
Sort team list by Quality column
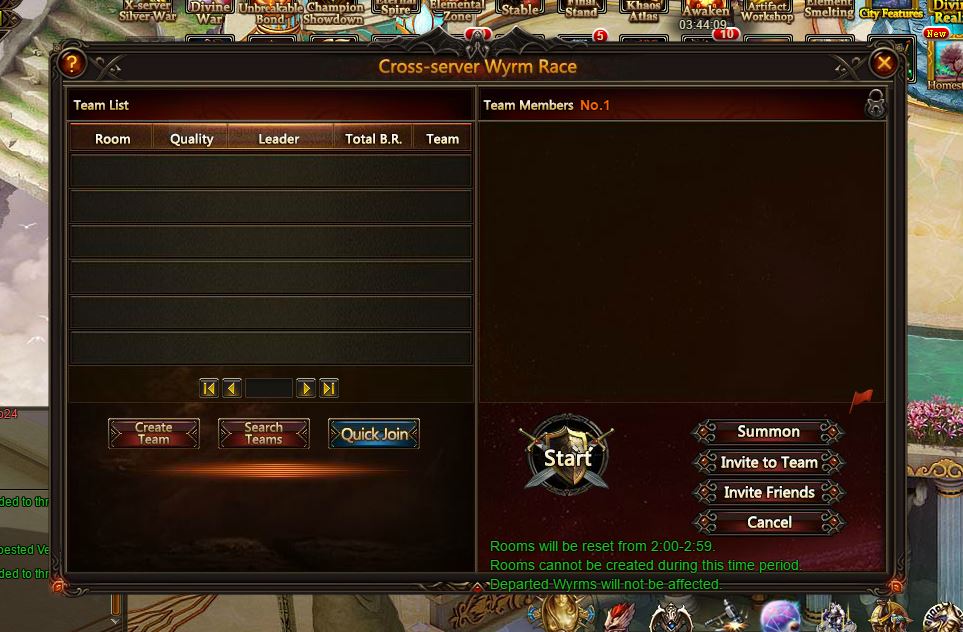tap(191, 139)
